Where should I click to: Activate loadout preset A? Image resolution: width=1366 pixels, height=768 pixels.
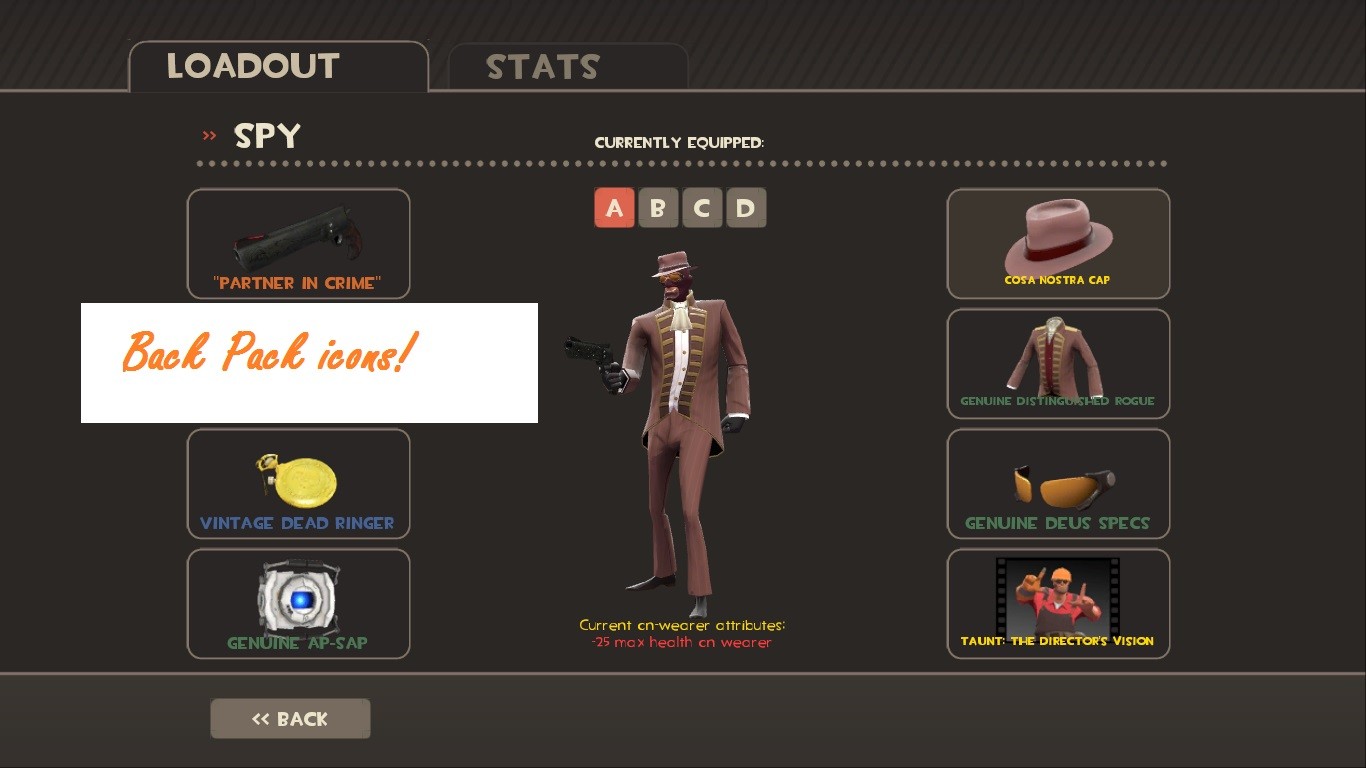click(x=614, y=208)
